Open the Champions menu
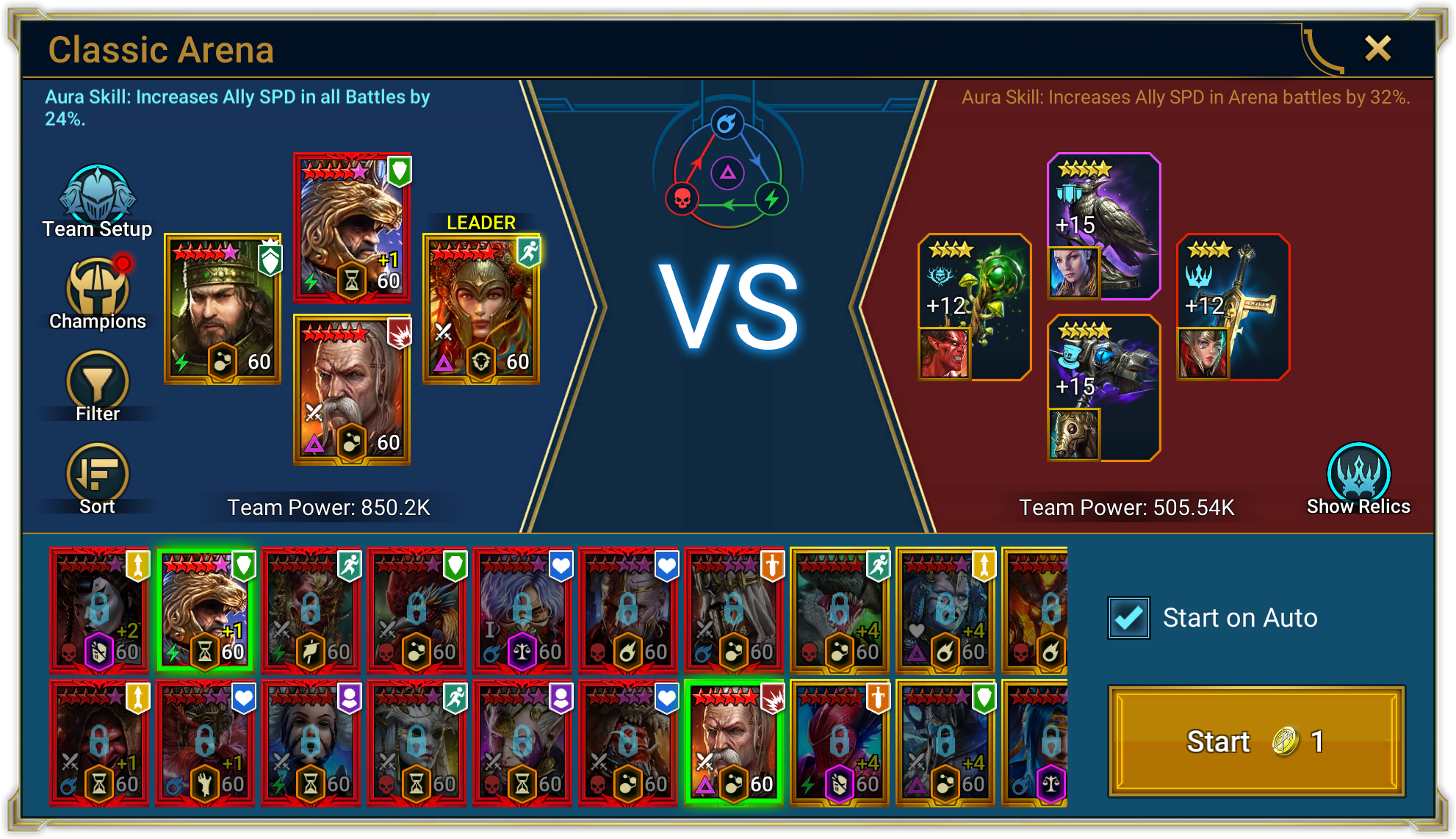Screen dimensions: 1456x839 pos(98,293)
